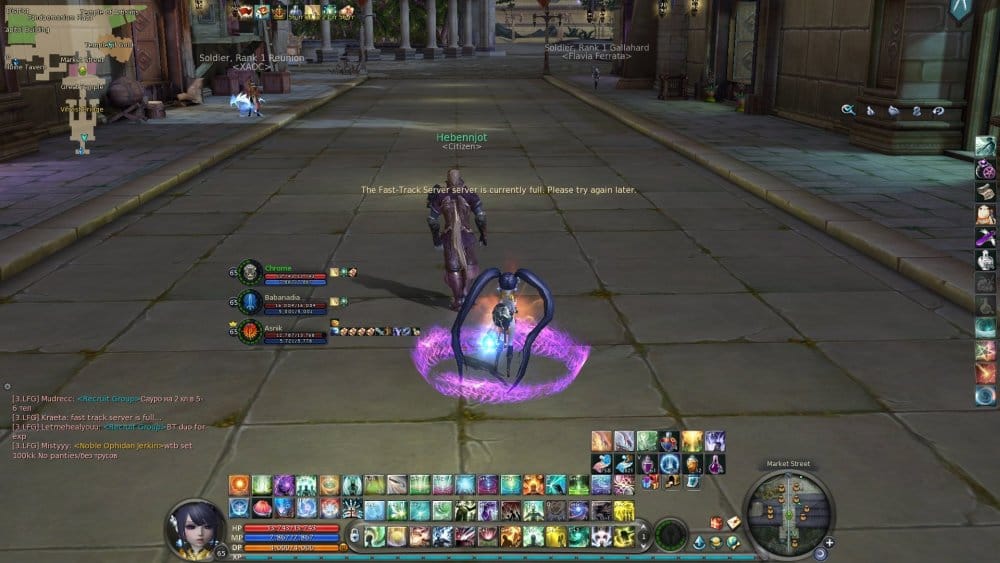This screenshot has height=563, width=1000.
Task: Click the magnifying glass search icon
Action: pyautogui.click(x=848, y=110)
